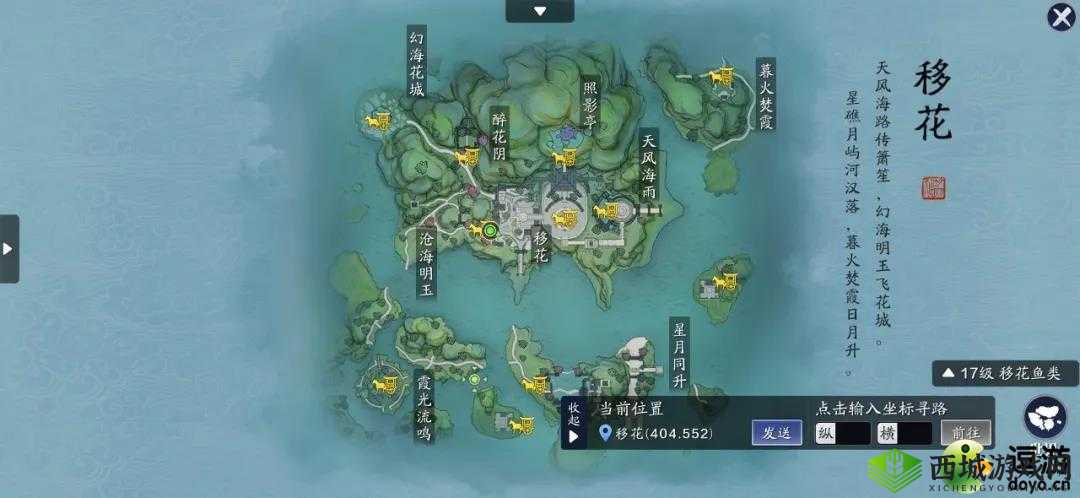Screen dimensions: 1080x498
Task: Select carriage marker left of 醉花阴
Action: 466,156
